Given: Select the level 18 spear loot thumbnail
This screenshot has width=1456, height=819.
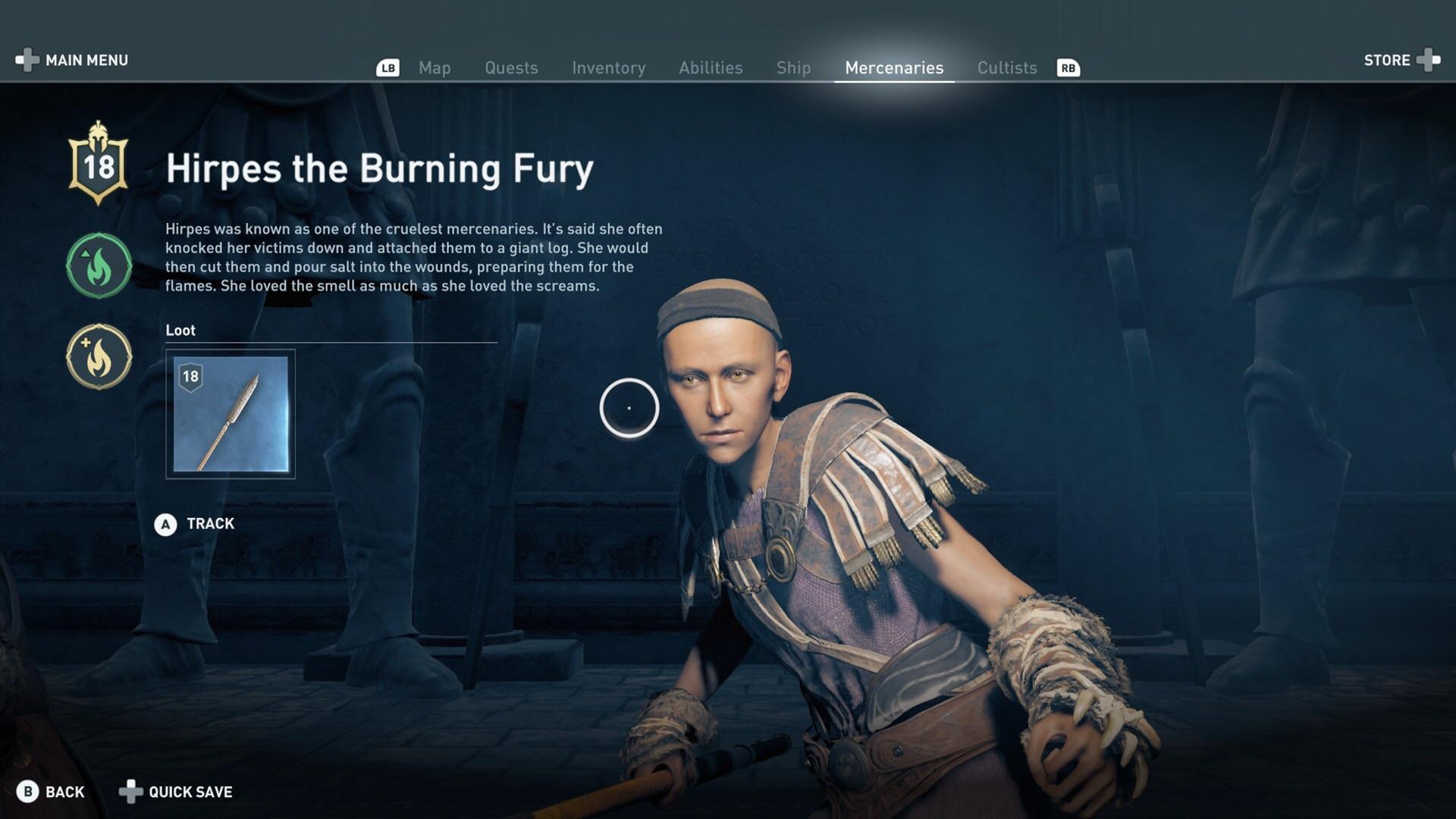Looking at the screenshot, I should [230, 414].
